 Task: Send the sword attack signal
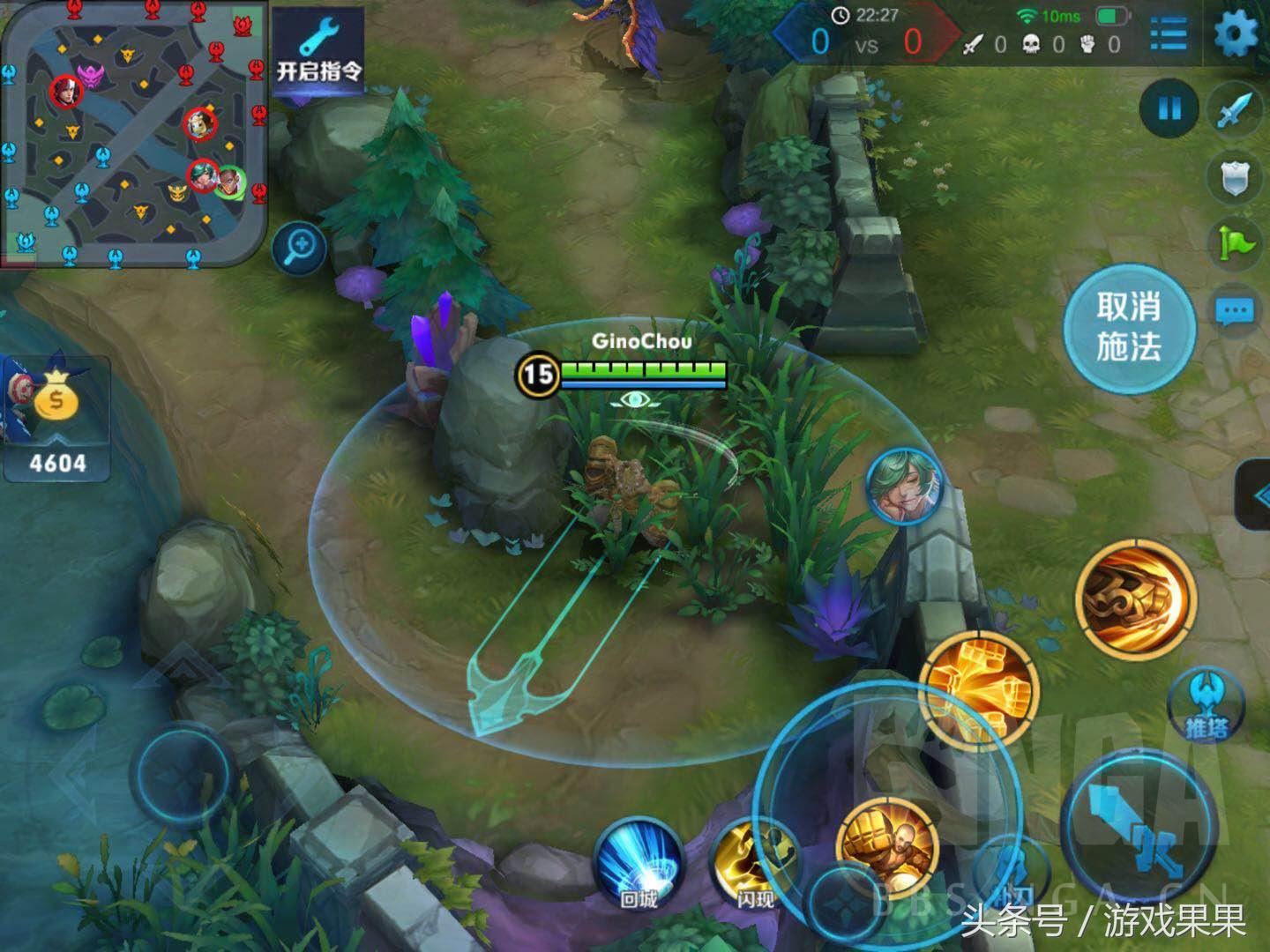point(1236,109)
